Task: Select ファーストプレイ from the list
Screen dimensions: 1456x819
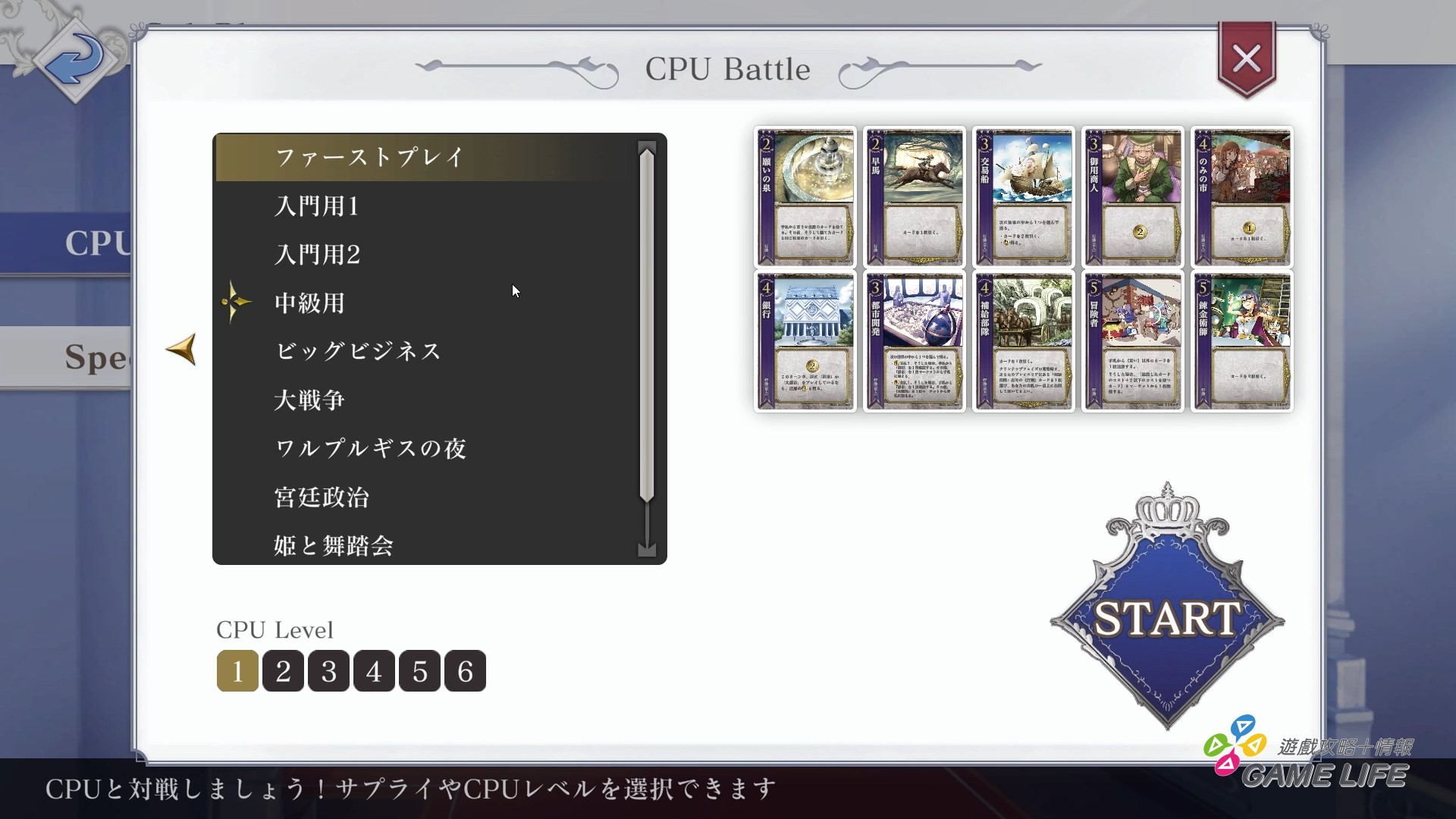Action: pyautogui.click(x=369, y=157)
